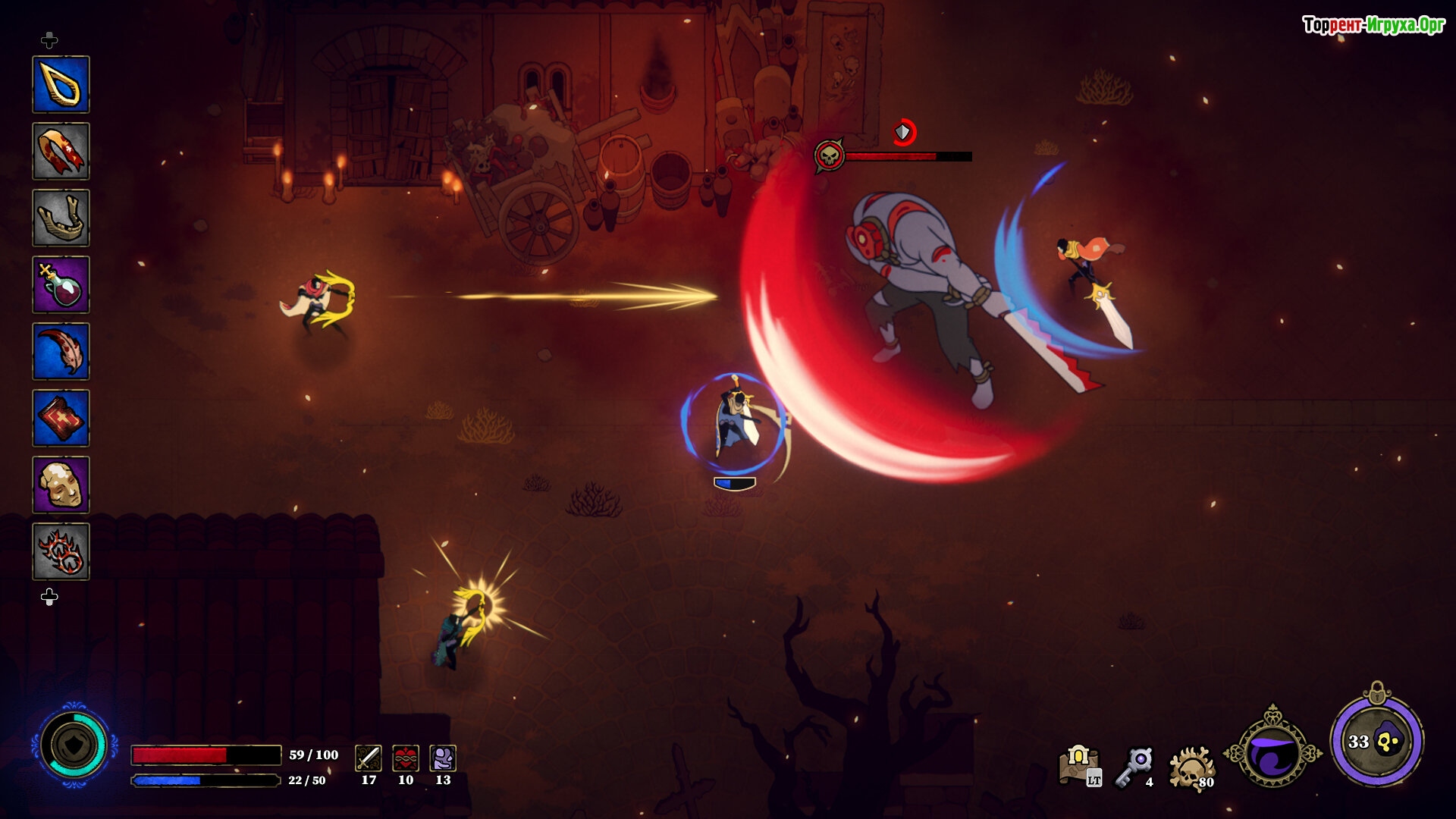Select the bloodied scarf relic slot
The width and height of the screenshot is (1456, 819).
tap(61, 151)
